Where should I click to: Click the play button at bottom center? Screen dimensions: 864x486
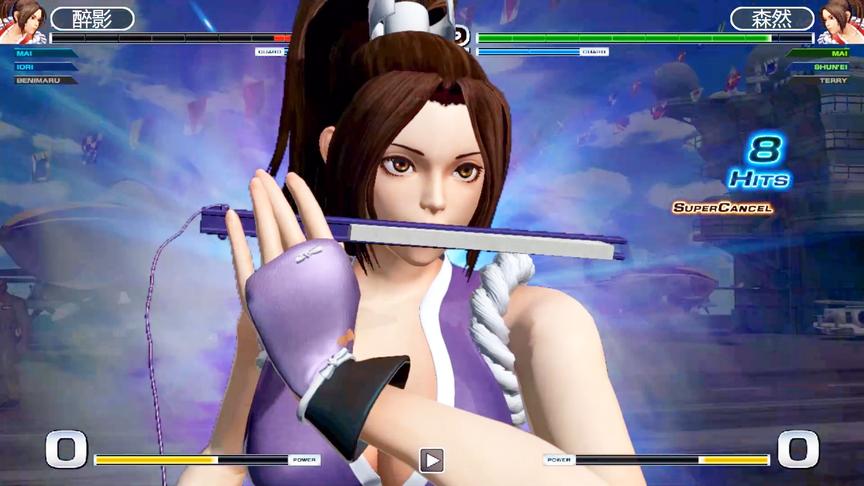click(431, 460)
